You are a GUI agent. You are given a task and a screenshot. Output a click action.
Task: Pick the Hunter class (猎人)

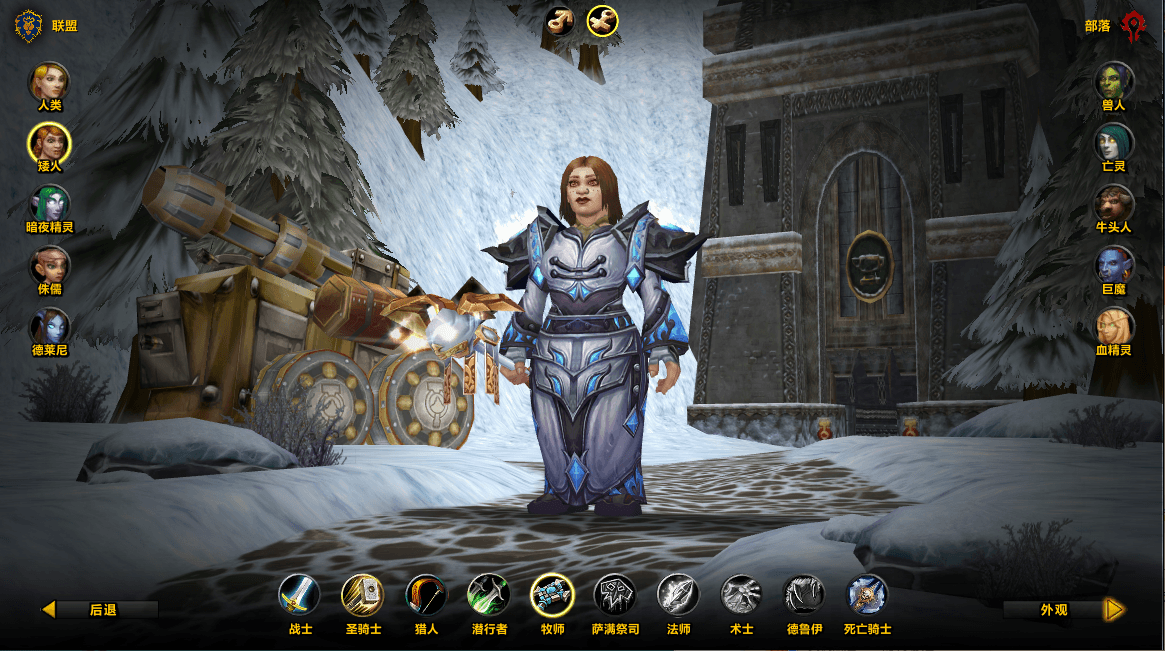coord(425,594)
